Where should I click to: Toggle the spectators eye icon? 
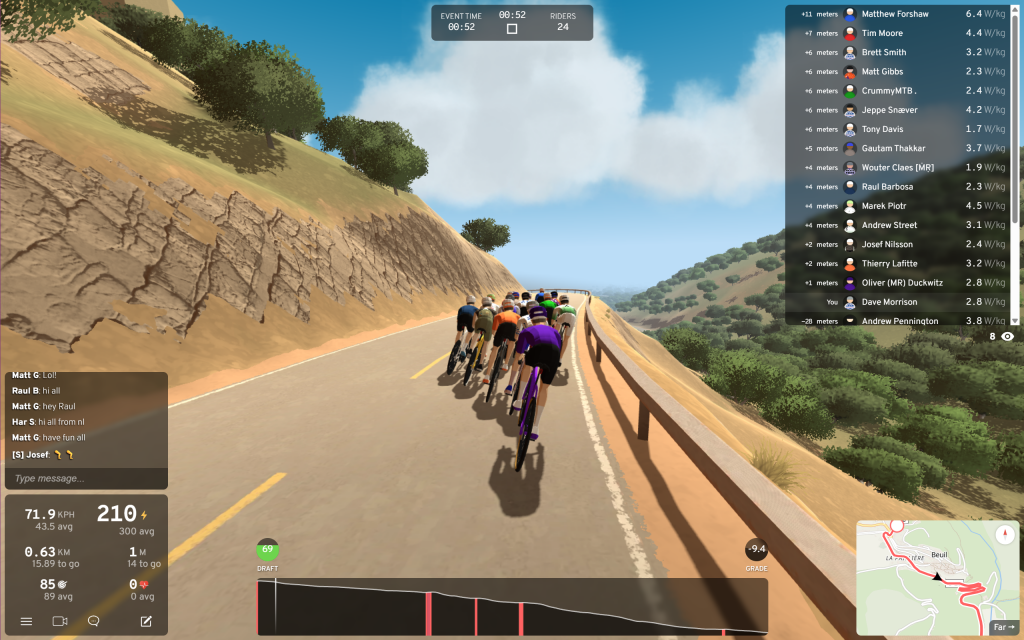coord(1007,337)
